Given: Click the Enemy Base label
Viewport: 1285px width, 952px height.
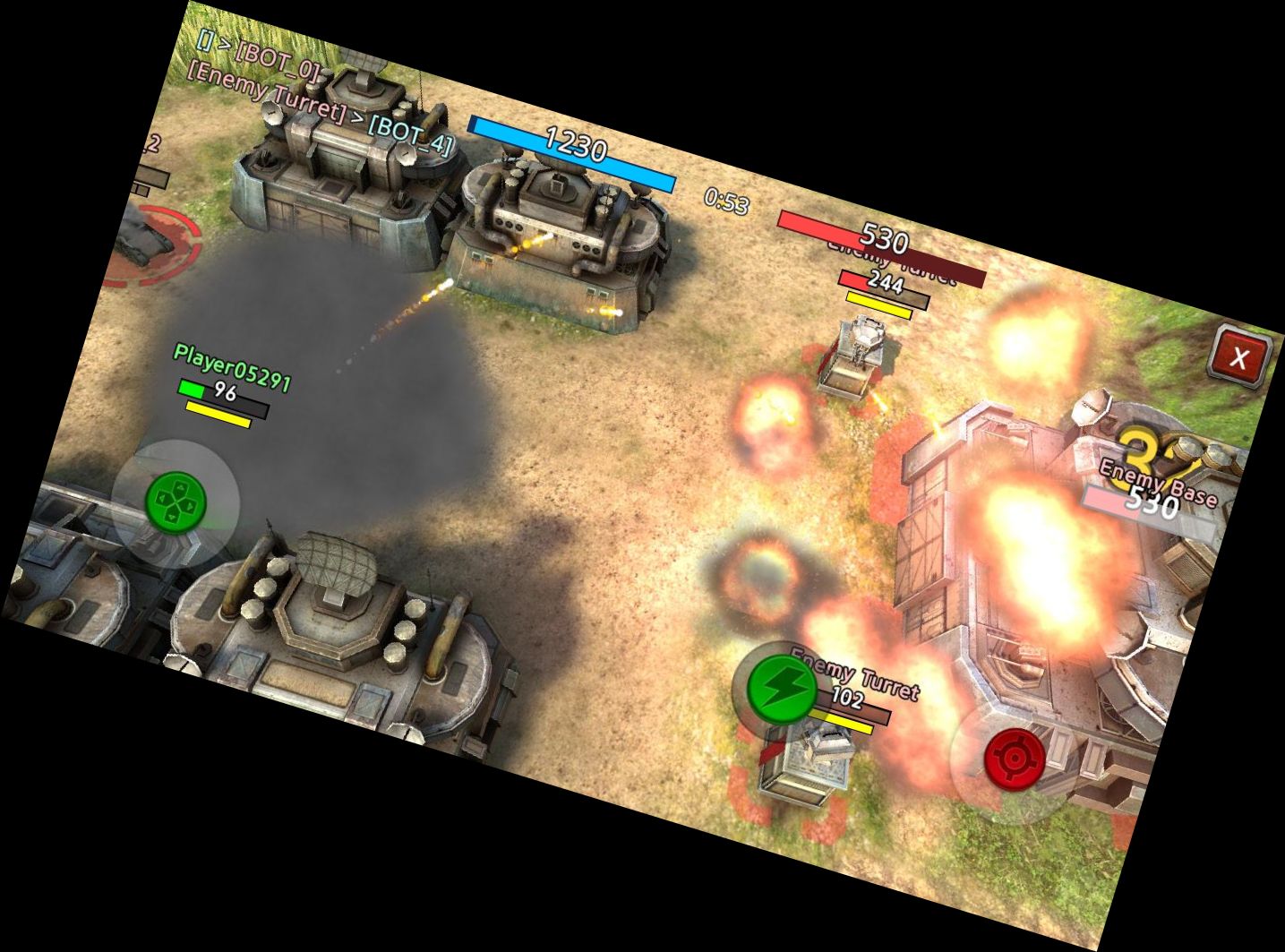Looking at the screenshot, I should (1158, 482).
